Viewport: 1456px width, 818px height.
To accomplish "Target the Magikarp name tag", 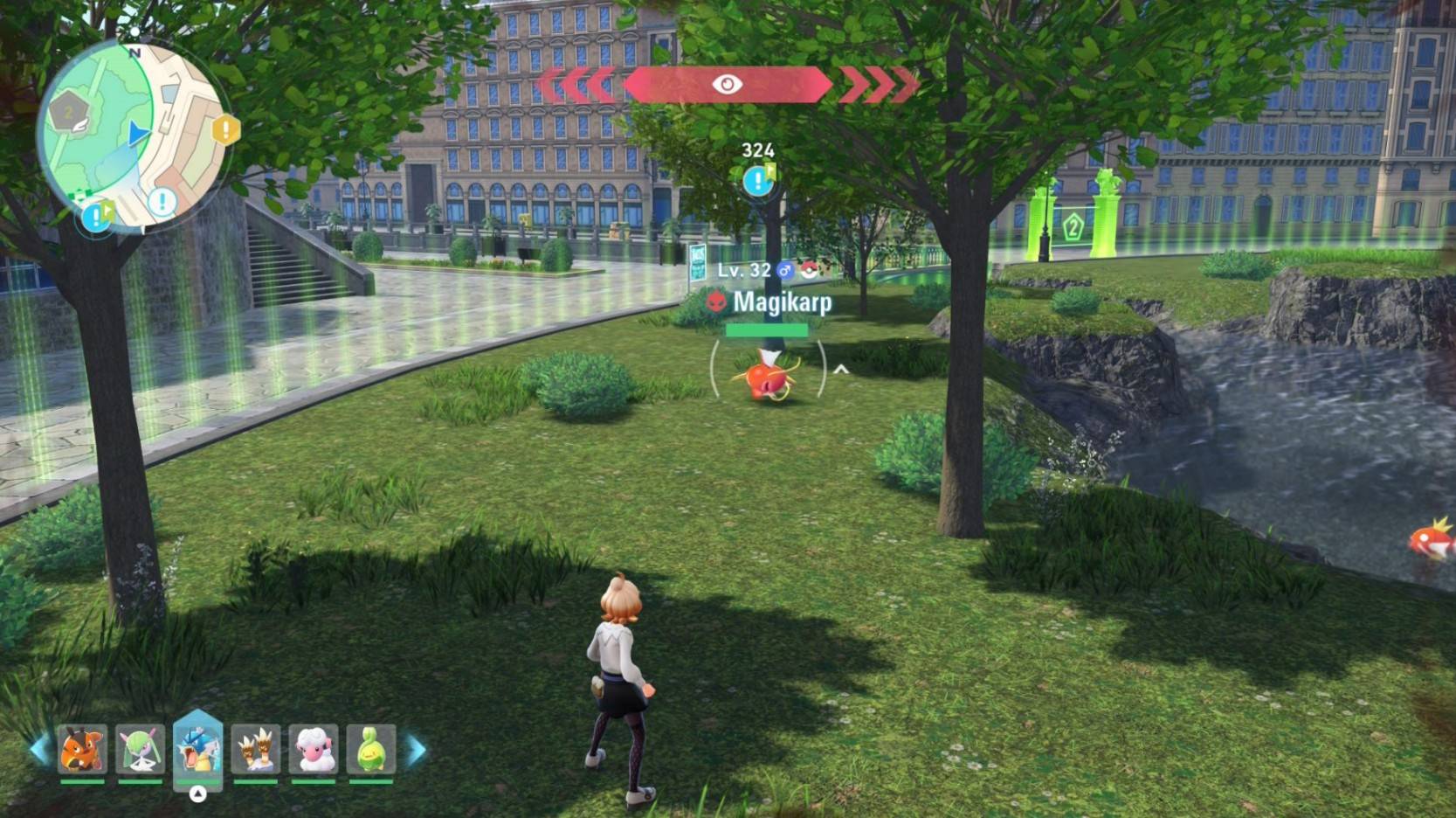I will [x=782, y=302].
